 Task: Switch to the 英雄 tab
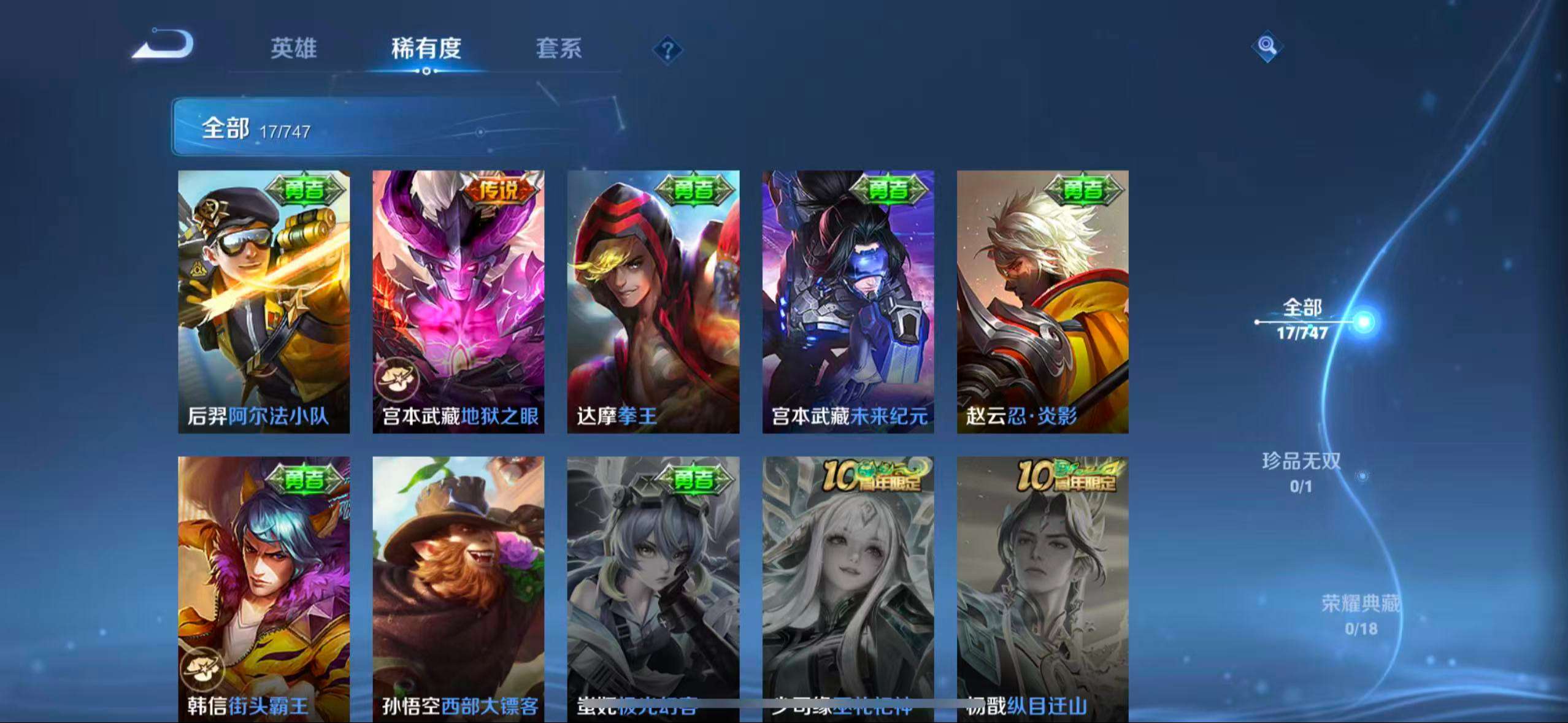tap(294, 49)
